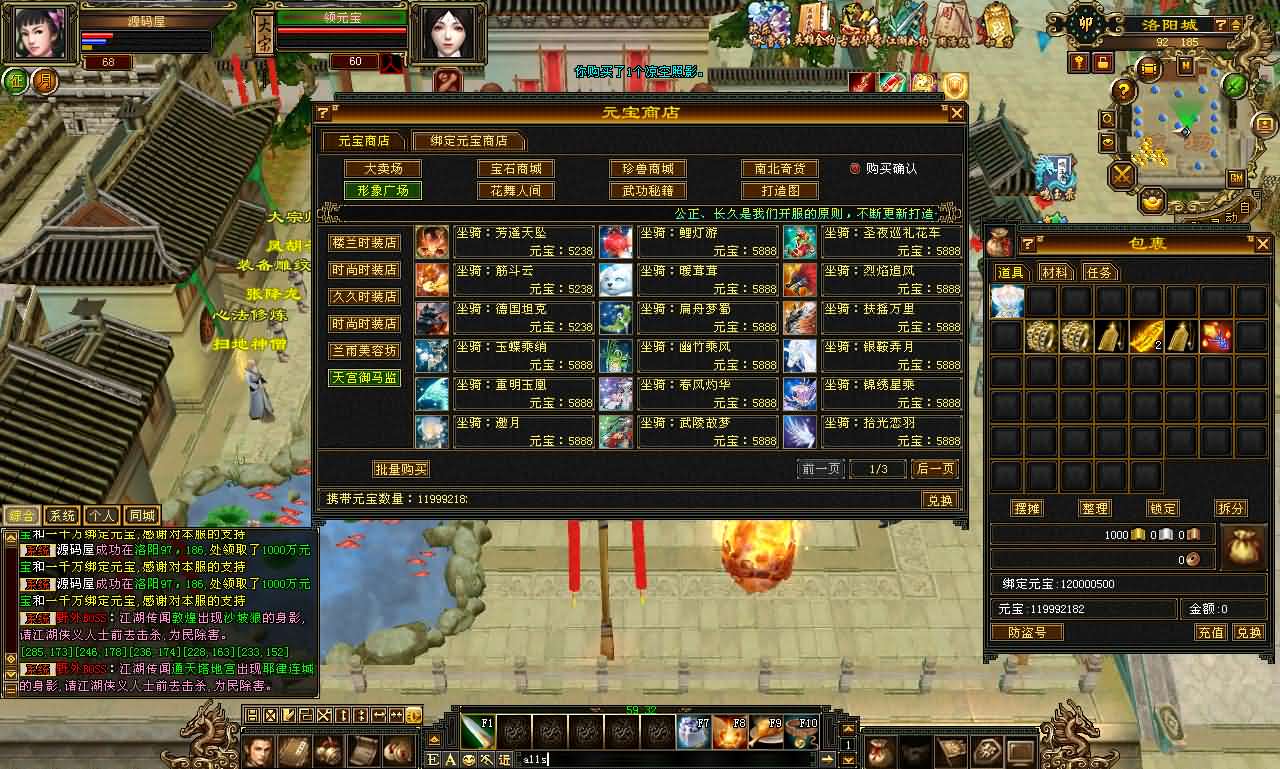Open the chat channel selector near the input

[504, 758]
